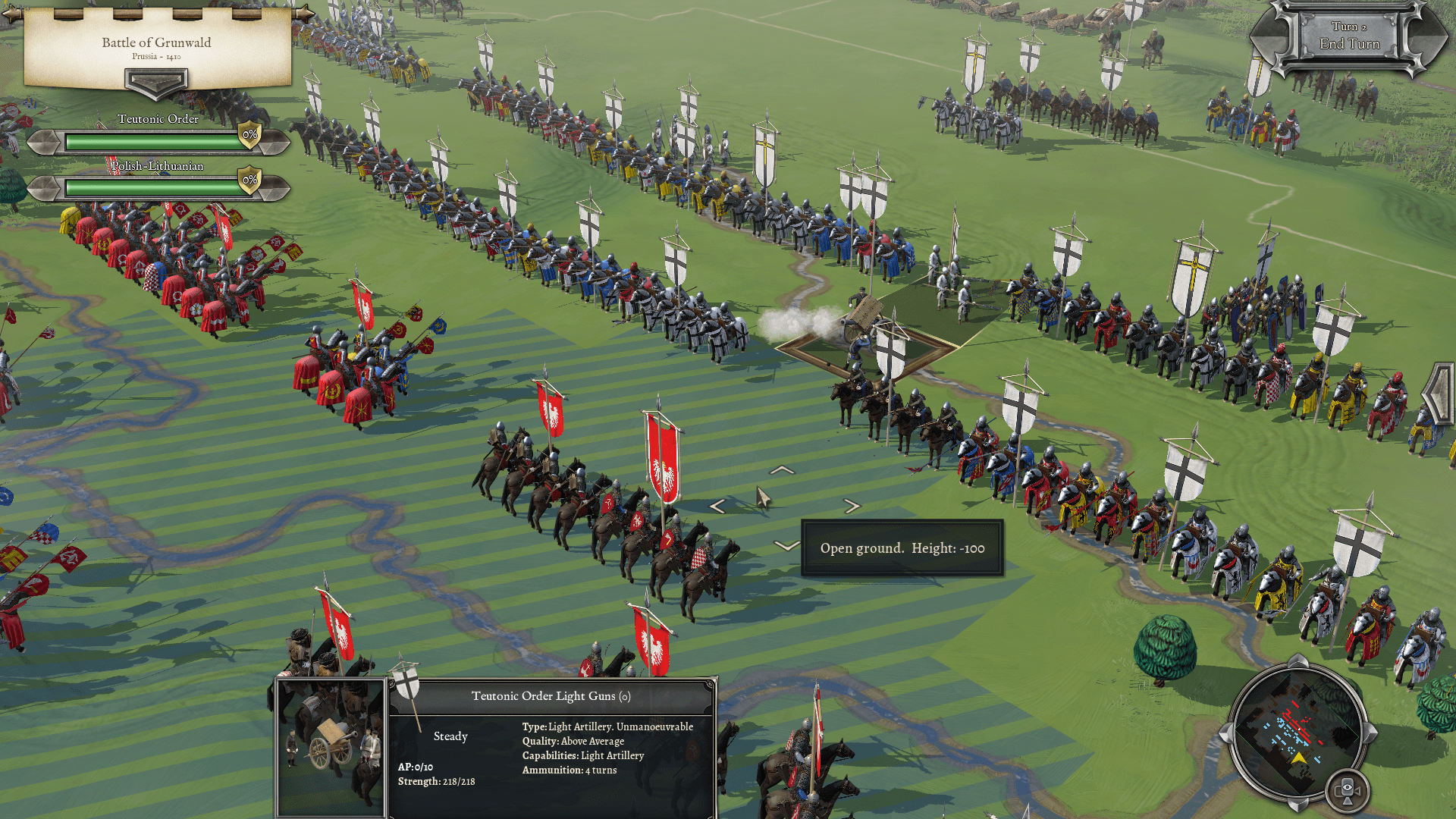This screenshot has width=1456, height=819.
Task: Click the left facing chevron around the cursor tile
Action: click(717, 507)
